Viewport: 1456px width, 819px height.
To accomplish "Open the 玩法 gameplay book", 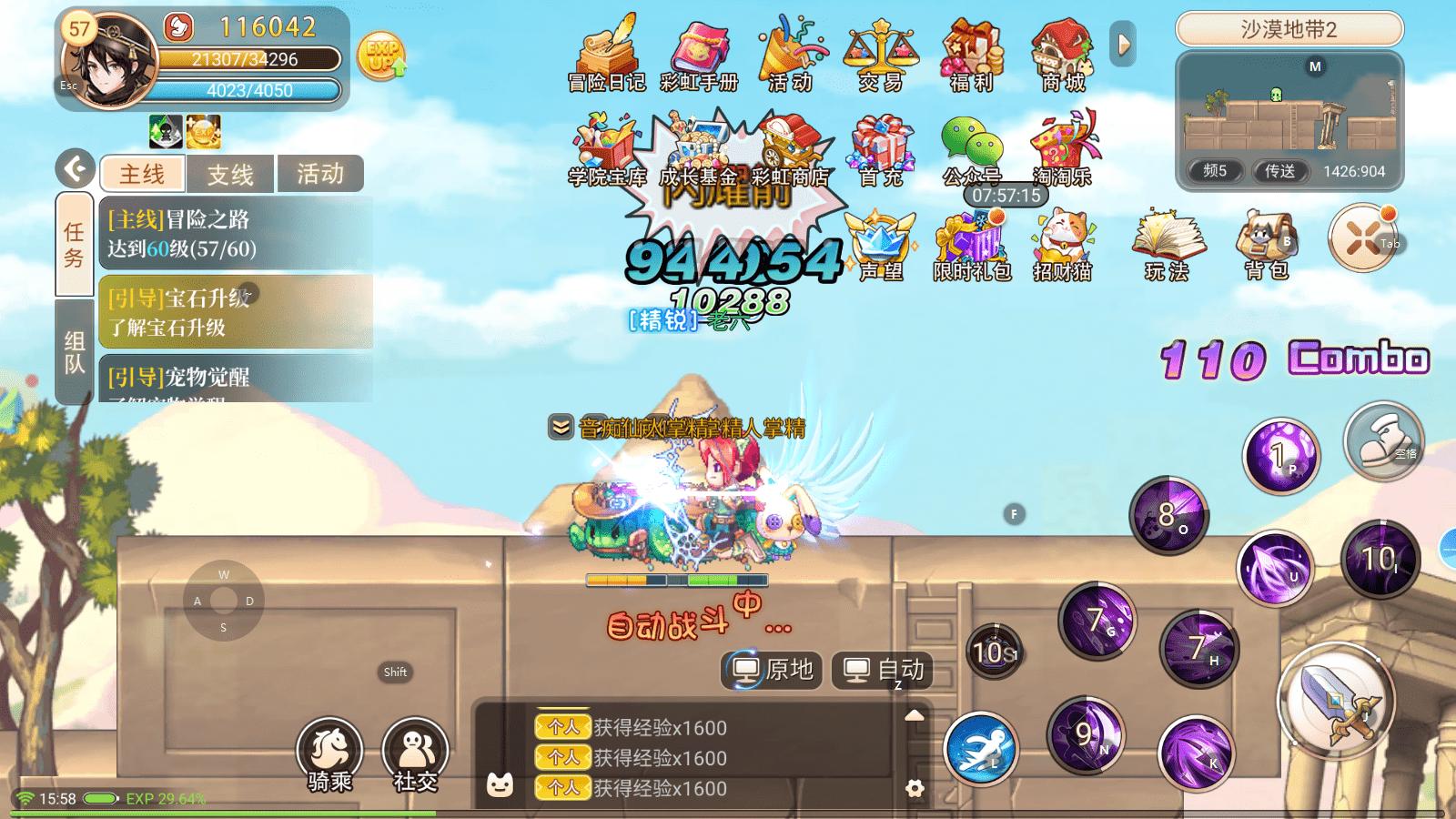I will coord(1167,244).
